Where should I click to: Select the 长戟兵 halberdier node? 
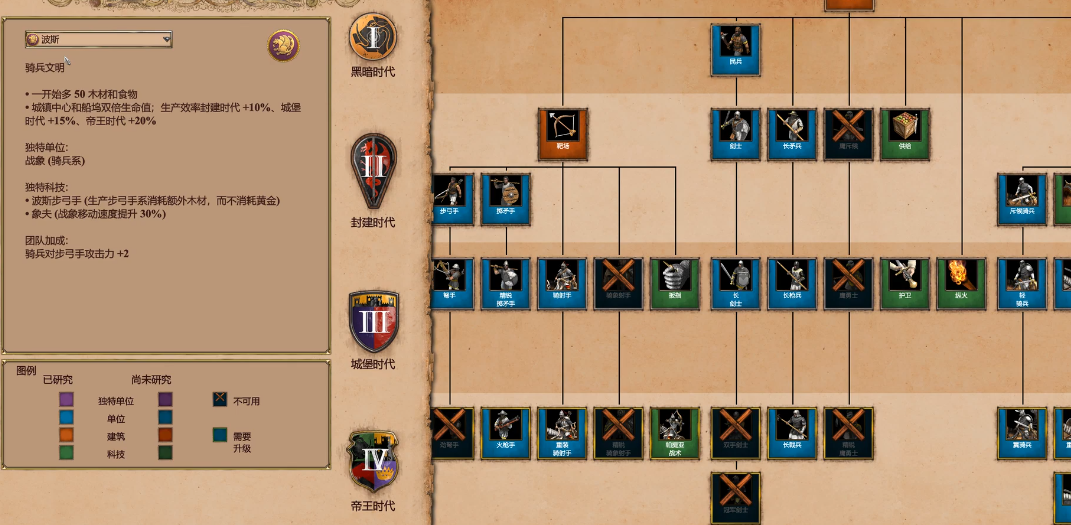pos(792,432)
